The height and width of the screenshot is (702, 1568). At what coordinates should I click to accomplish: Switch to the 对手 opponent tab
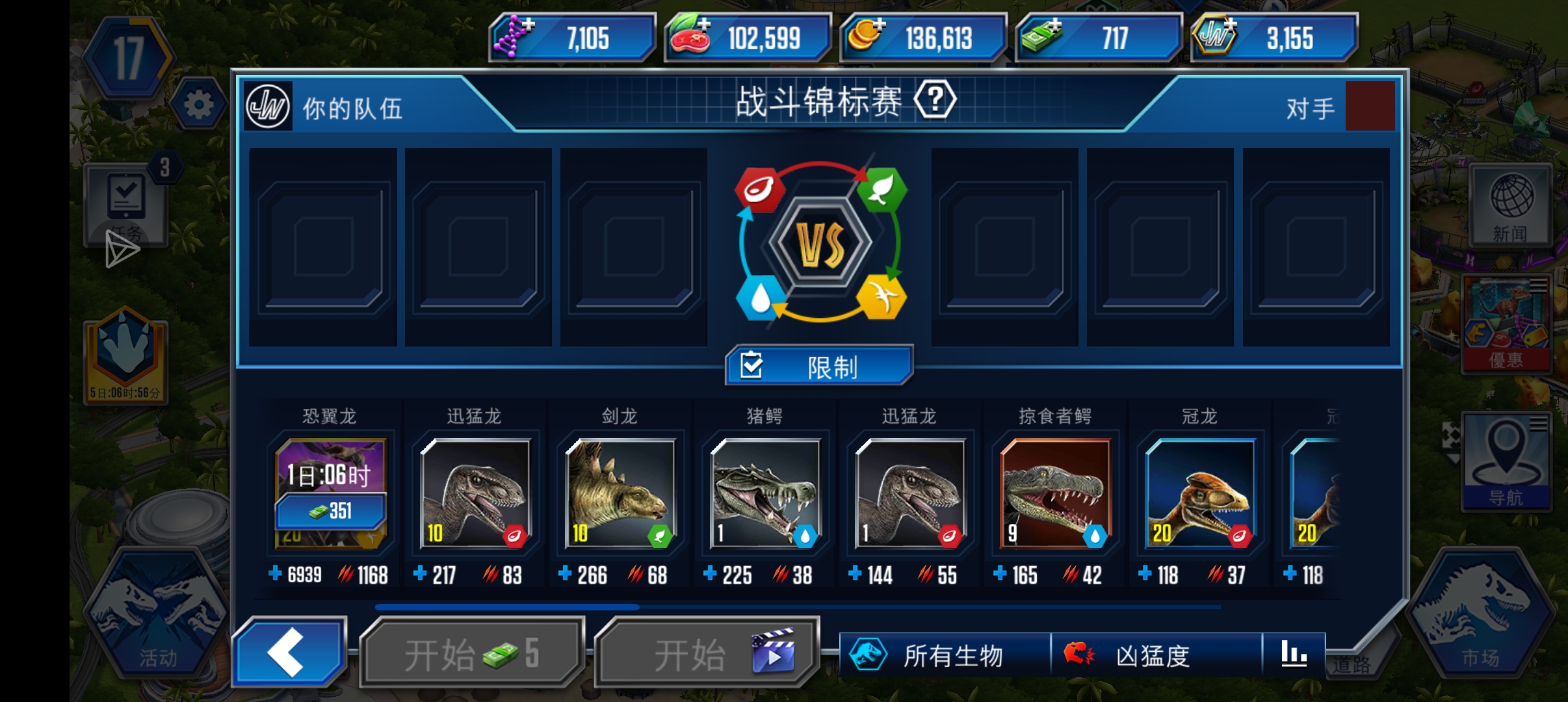tap(1310, 107)
